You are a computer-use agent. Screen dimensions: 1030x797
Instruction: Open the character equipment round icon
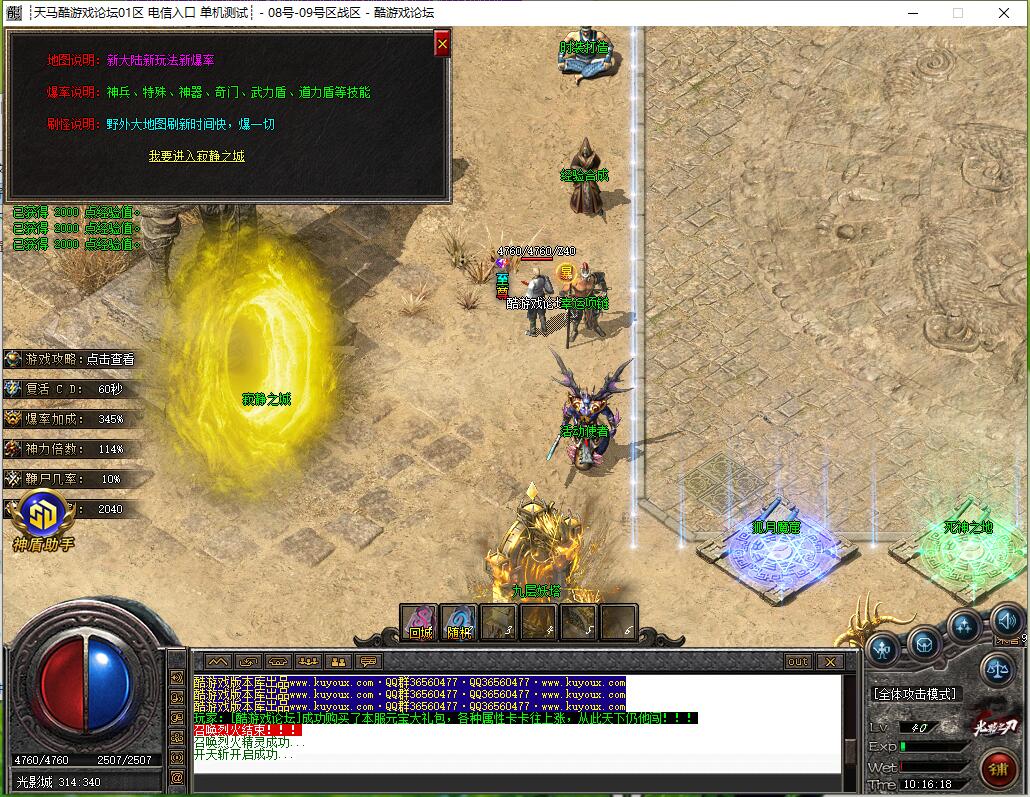pos(882,648)
